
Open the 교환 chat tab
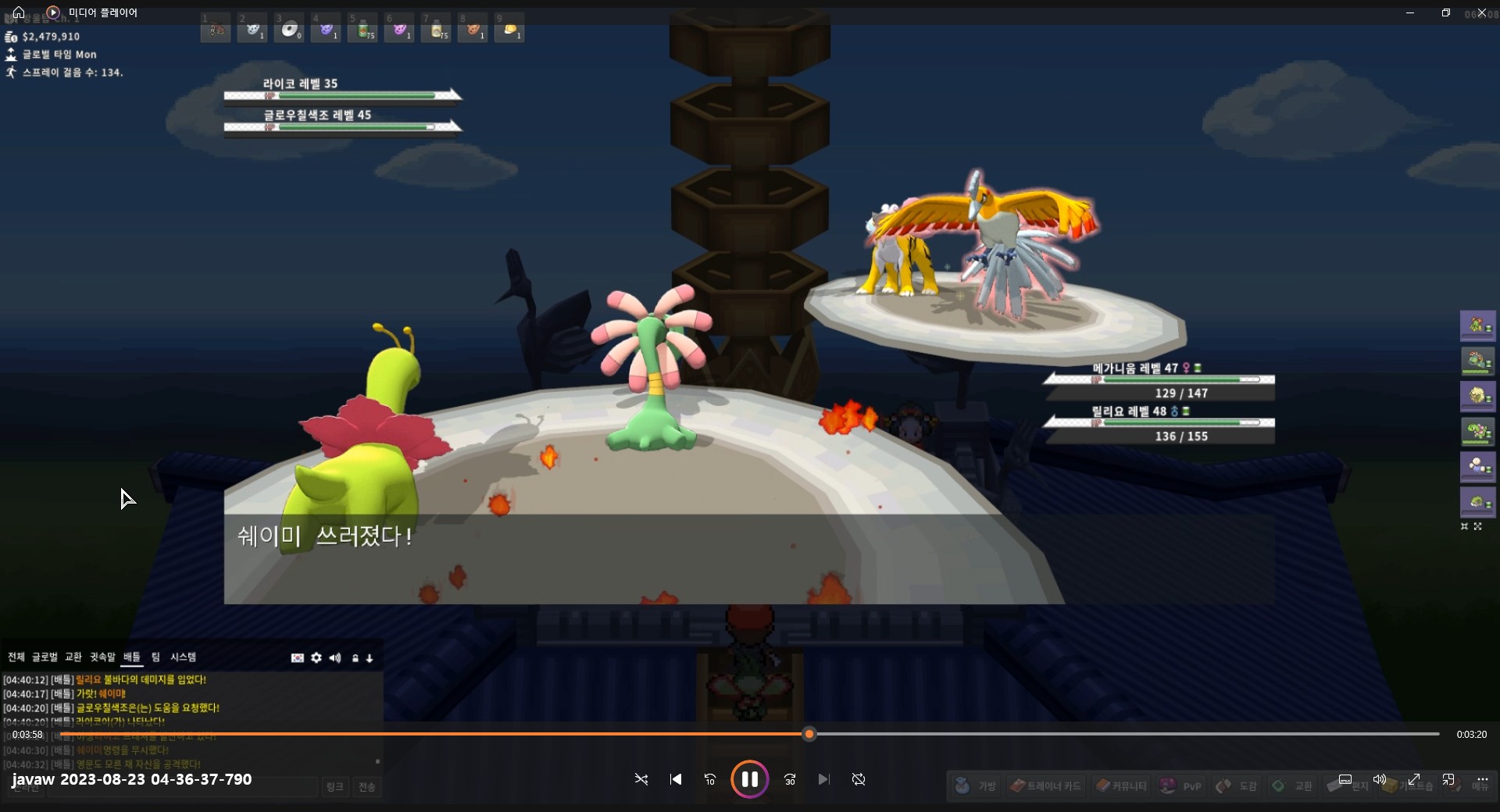(x=73, y=657)
